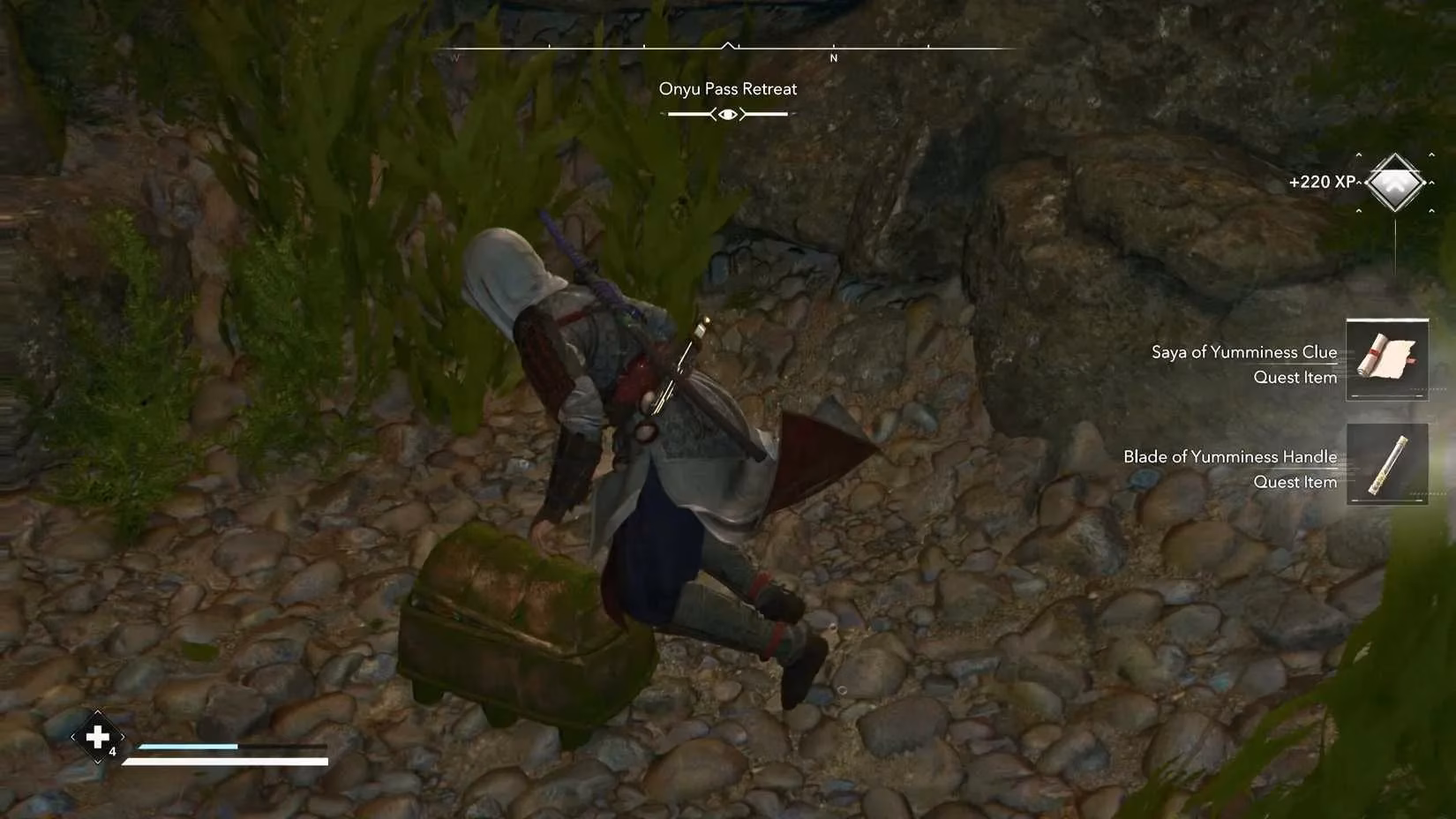This screenshot has height=819, width=1456.
Task: Click the healing plus icon in the corner
Action: (x=97, y=736)
